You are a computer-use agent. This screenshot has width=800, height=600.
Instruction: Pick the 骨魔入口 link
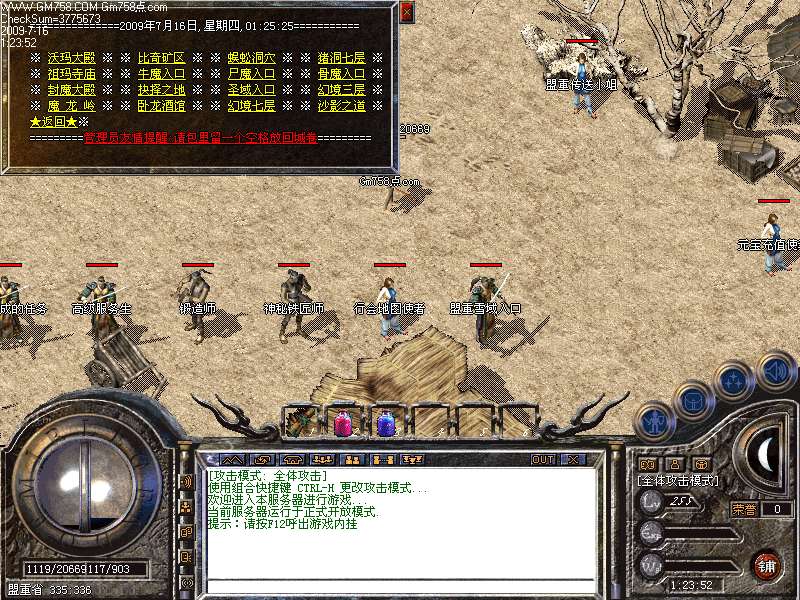[x=341, y=74]
